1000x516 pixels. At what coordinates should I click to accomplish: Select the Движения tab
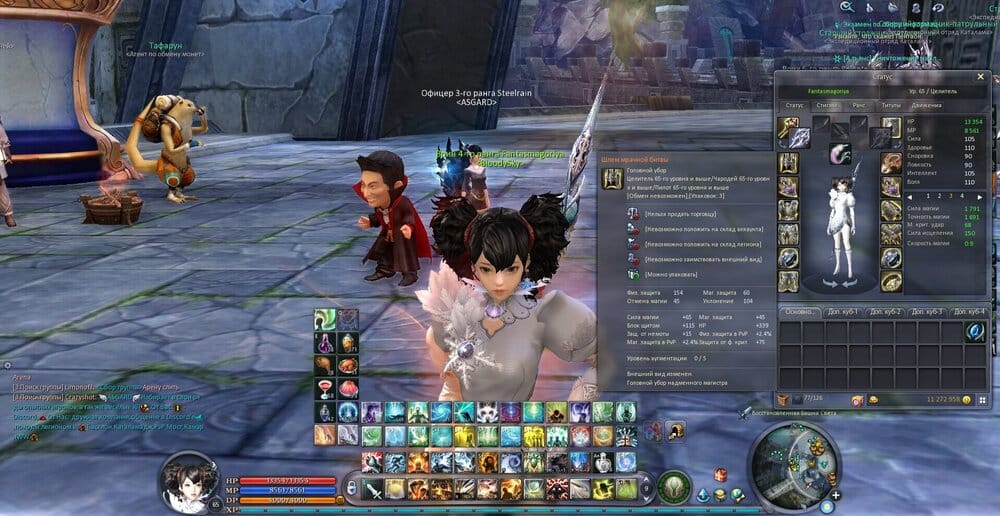click(x=926, y=103)
